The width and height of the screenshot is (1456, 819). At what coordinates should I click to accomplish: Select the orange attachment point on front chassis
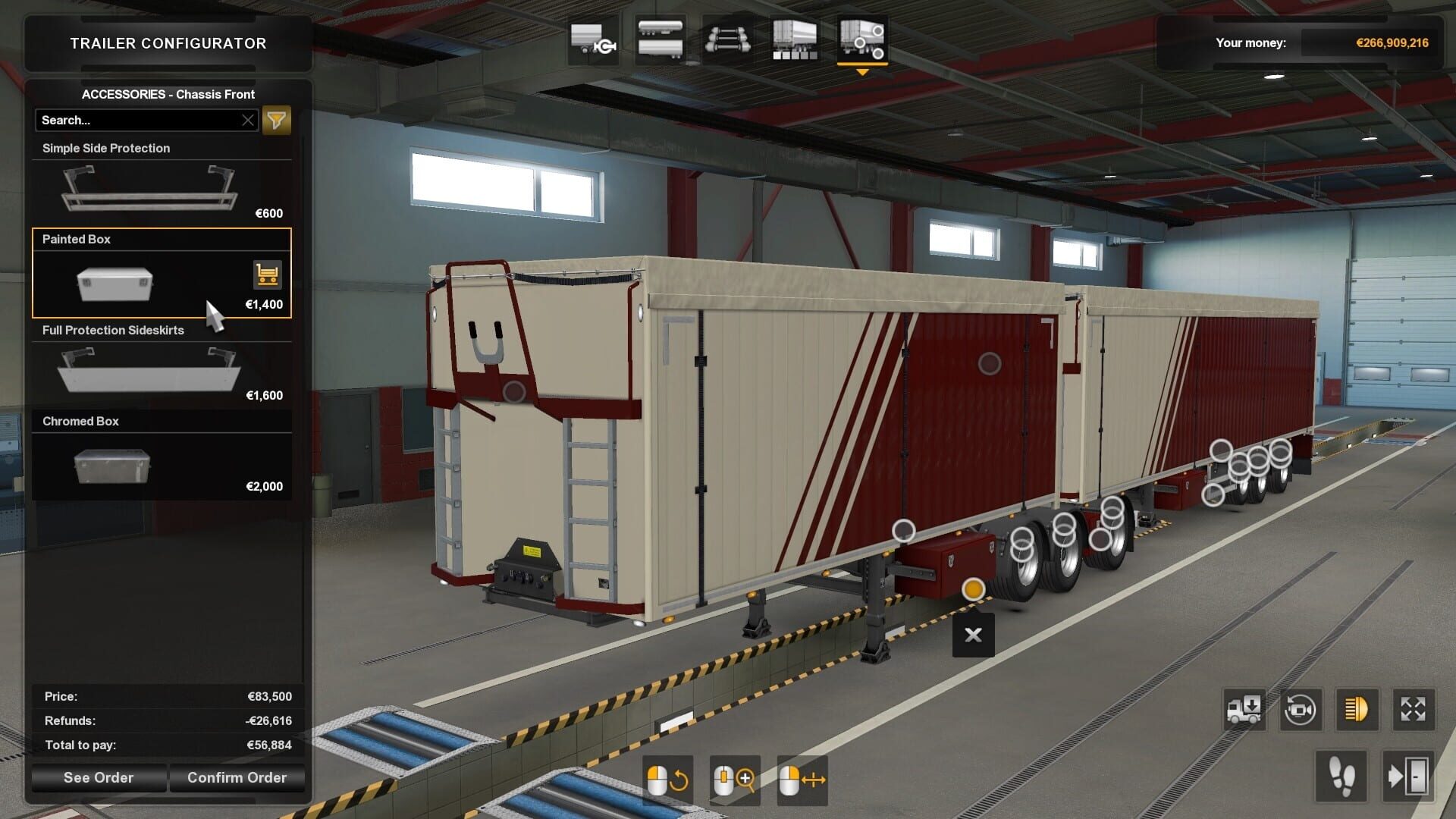click(973, 588)
